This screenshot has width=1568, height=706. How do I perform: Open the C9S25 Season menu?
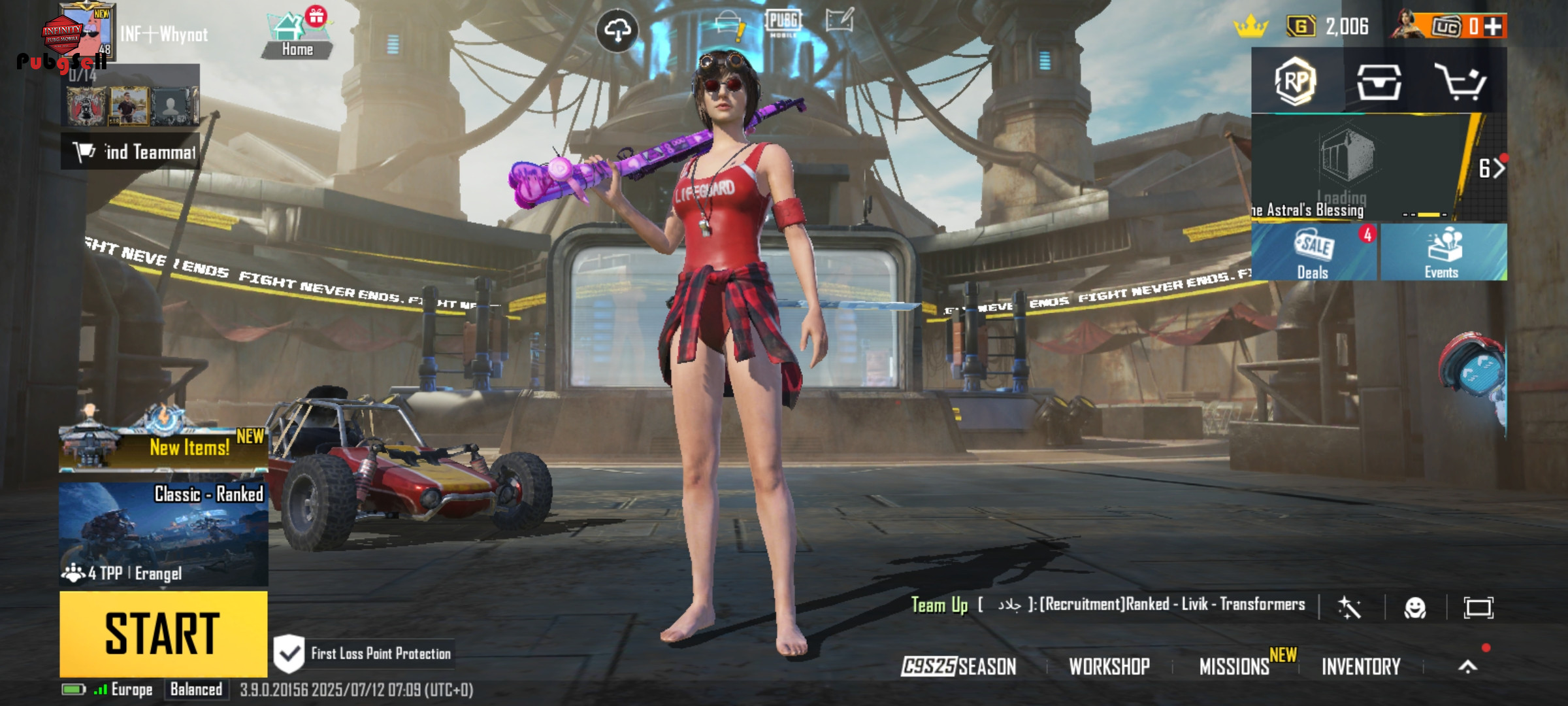[958, 666]
